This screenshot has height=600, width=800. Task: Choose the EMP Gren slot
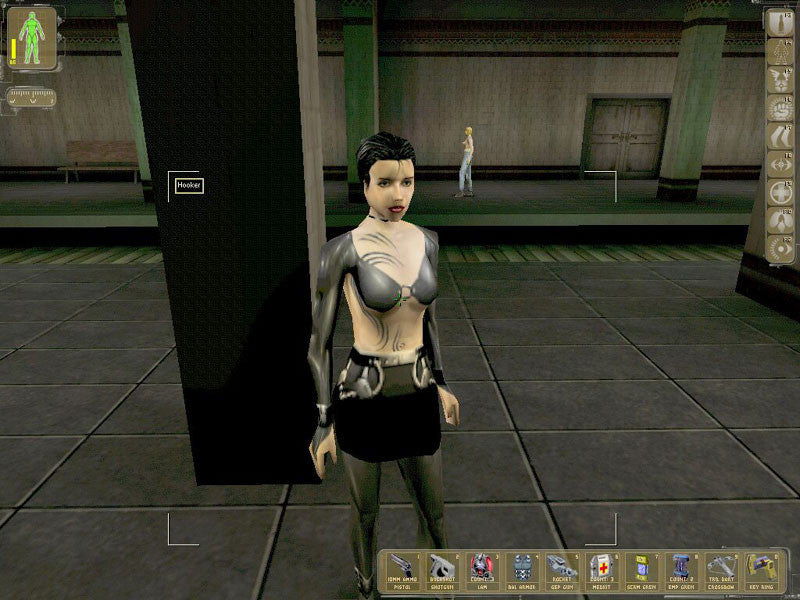[681, 571]
